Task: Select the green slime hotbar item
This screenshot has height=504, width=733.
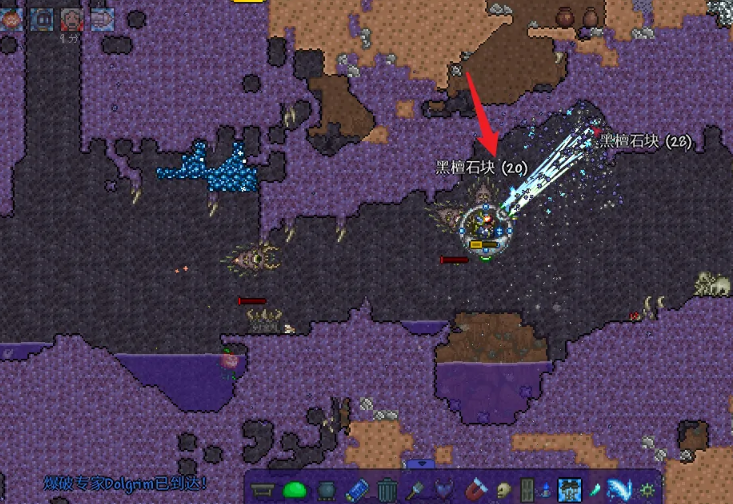Action: click(x=294, y=490)
